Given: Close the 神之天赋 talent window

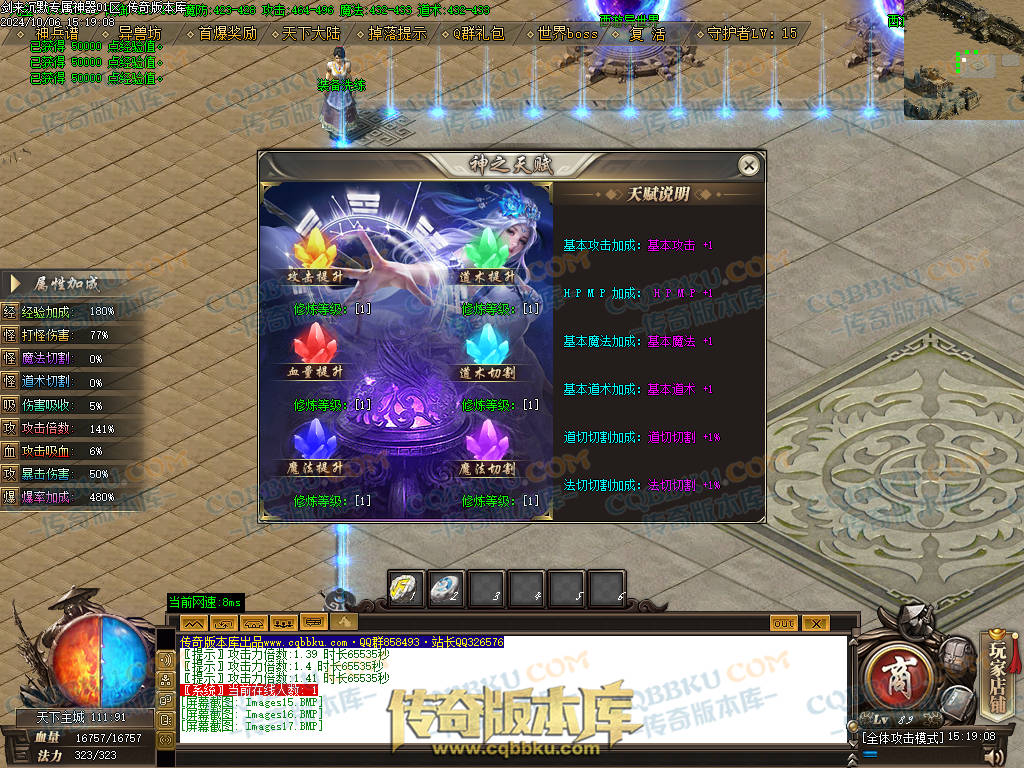Looking at the screenshot, I should (x=747, y=165).
